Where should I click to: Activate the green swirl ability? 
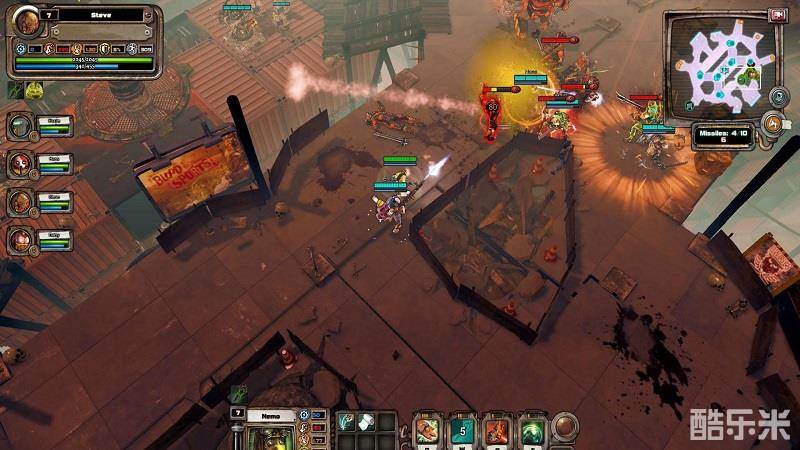pos(532,428)
